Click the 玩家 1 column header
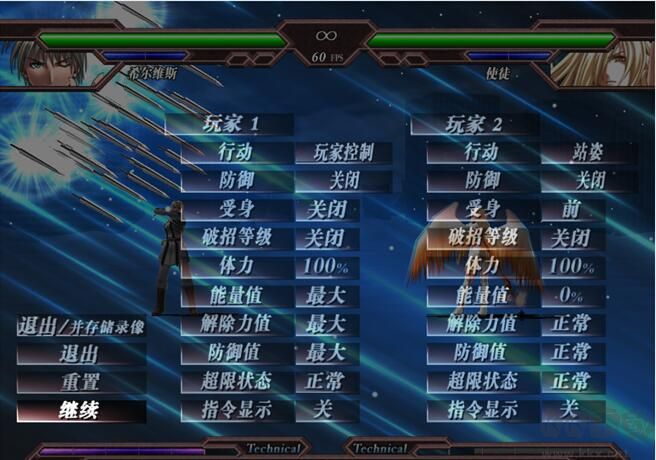Screen dimensions: 656x460 [x=228, y=125]
